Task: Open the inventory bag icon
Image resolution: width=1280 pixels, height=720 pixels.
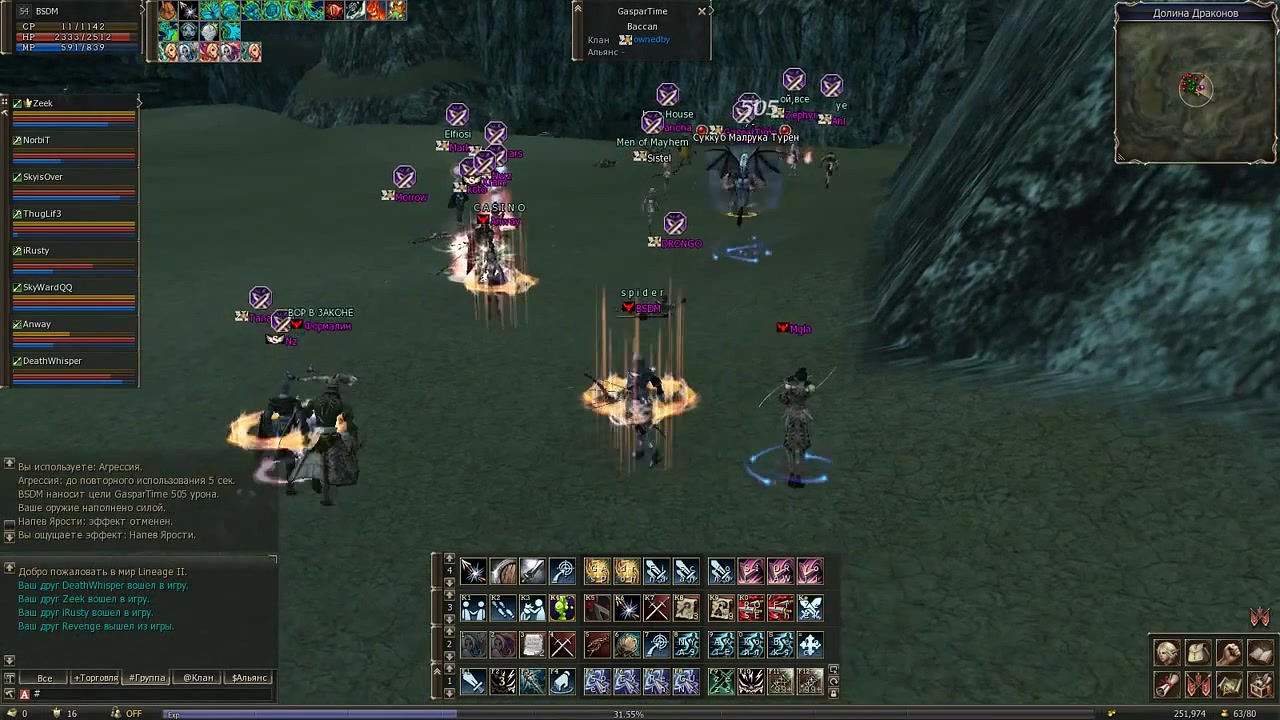Action: pos(1198,653)
